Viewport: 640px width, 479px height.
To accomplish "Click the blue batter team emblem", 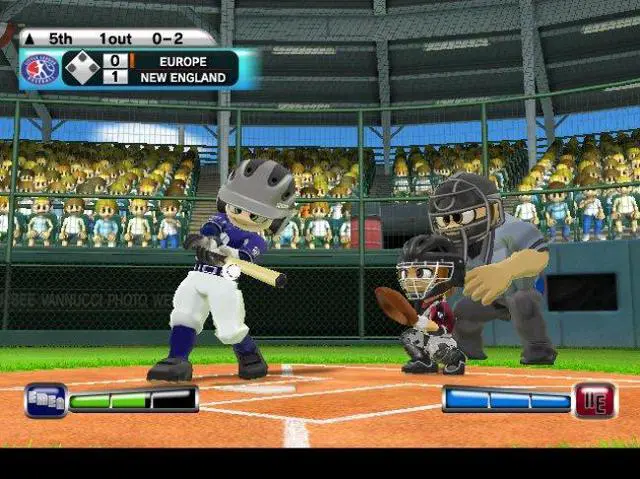I will point(45,400).
